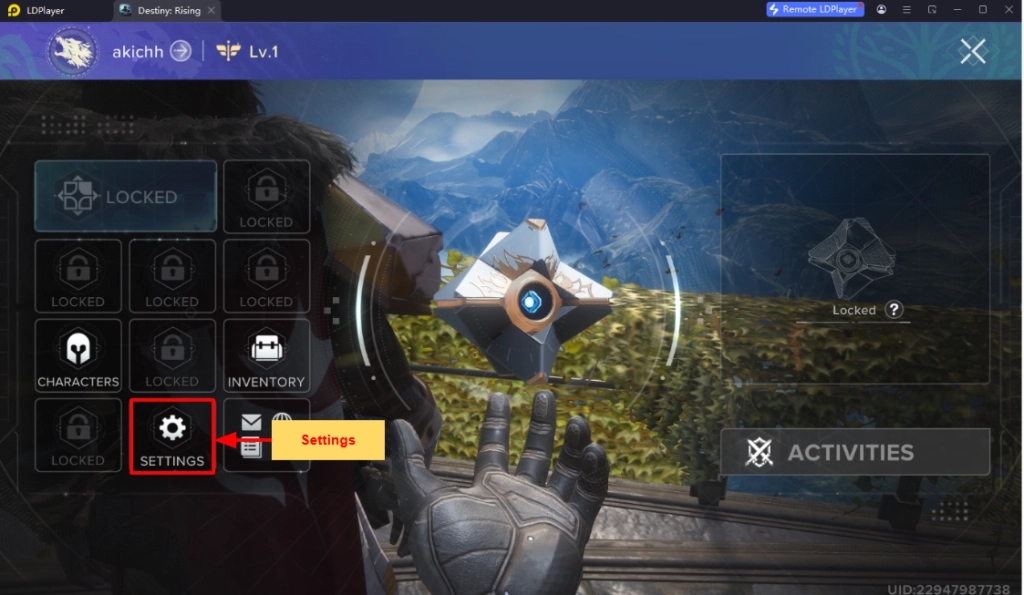Image resolution: width=1024 pixels, height=595 pixels.
Task: Open the Inventory menu
Action: pyautogui.click(x=266, y=357)
